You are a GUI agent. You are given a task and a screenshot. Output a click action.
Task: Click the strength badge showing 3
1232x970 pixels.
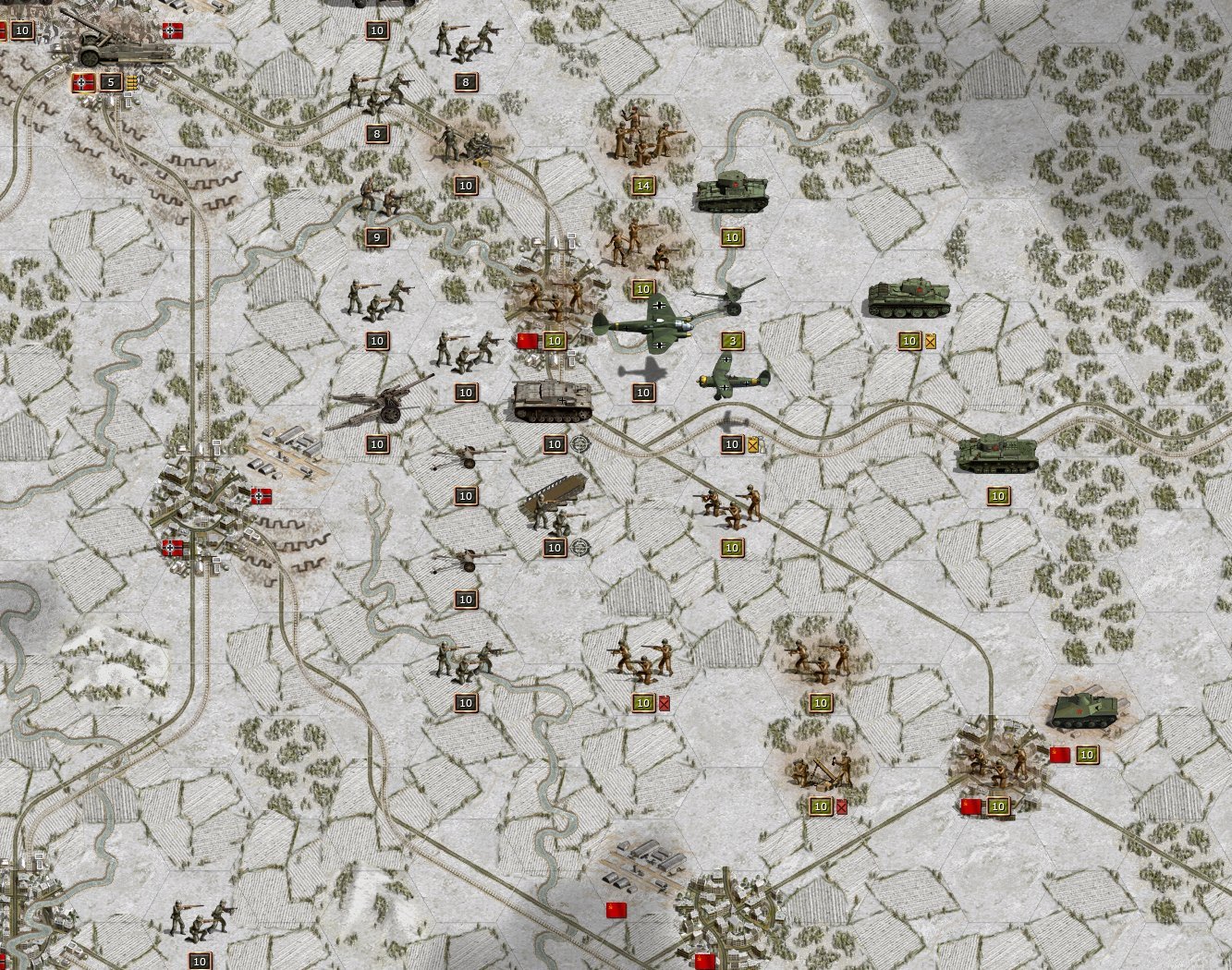[x=732, y=340]
